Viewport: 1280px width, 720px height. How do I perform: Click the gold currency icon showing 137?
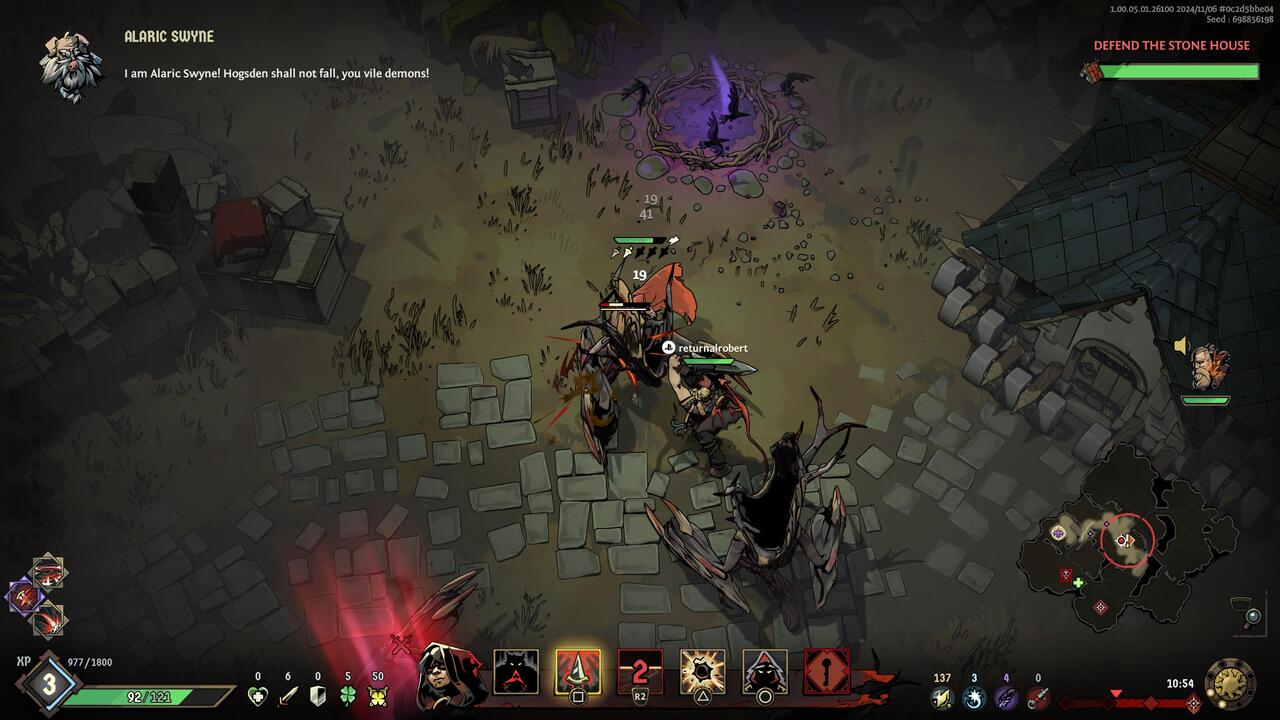tap(942, 697)
